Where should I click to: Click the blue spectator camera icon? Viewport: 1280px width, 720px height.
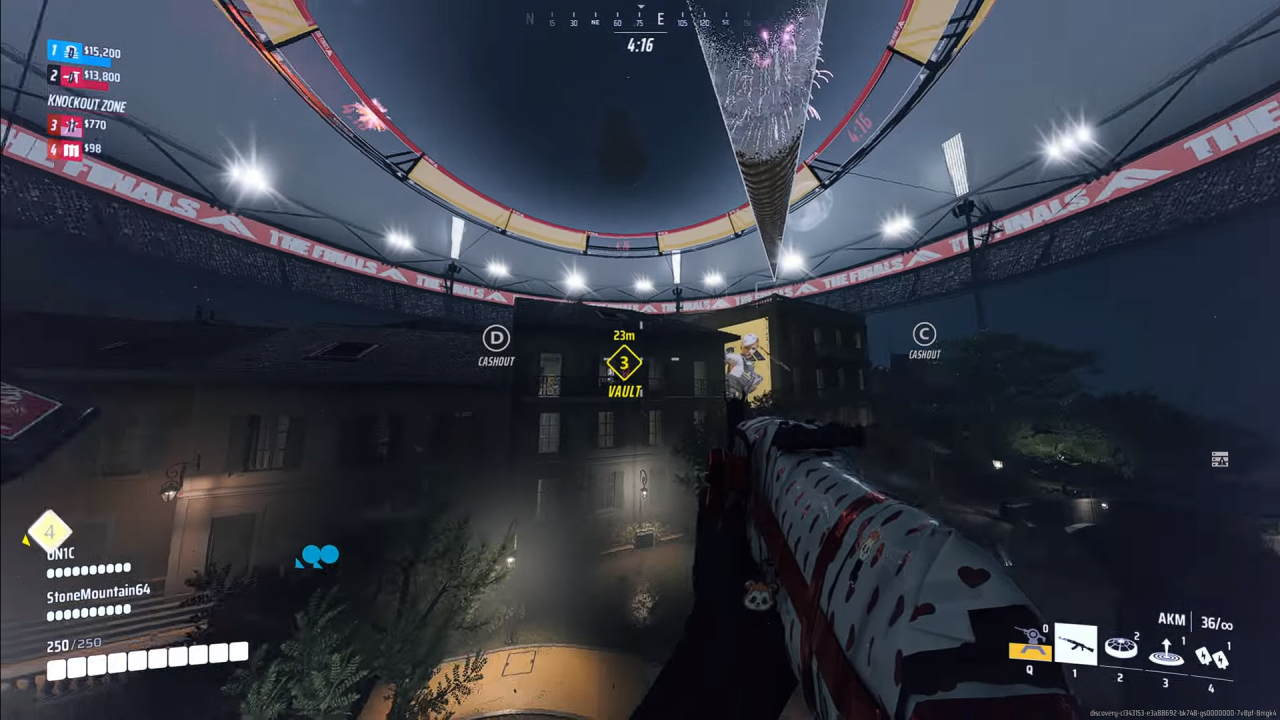point(318,557)
